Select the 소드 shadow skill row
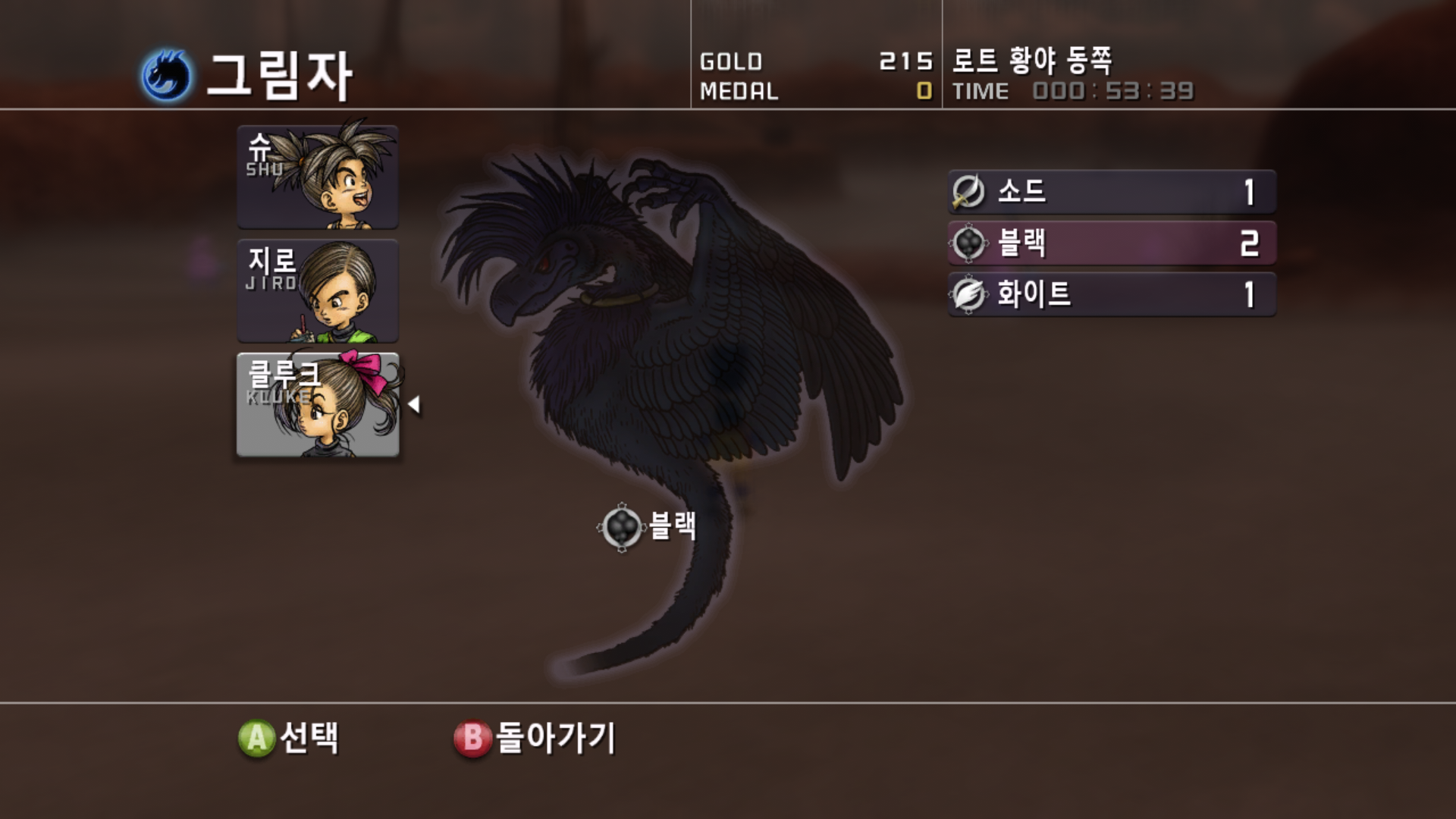The width and height of the screenshot is (1456, 819). click(1112, 192)
